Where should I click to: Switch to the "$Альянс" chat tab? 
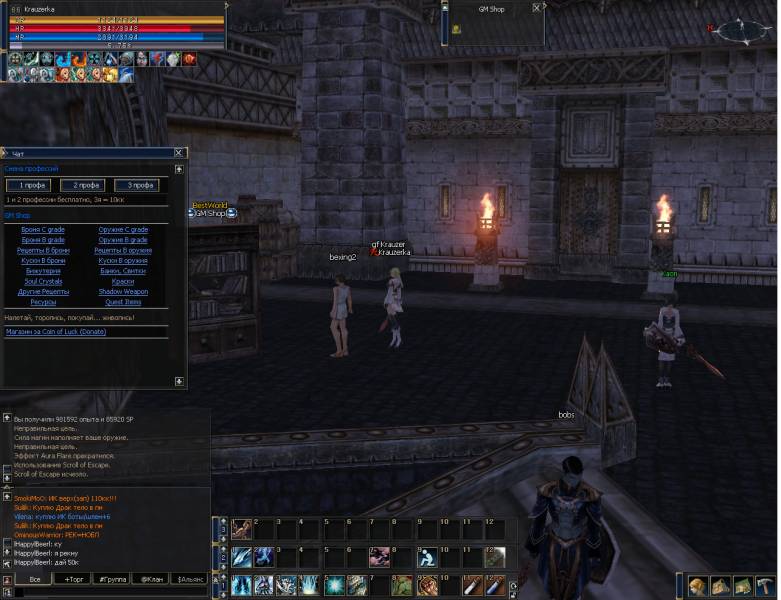coord(190,579)
